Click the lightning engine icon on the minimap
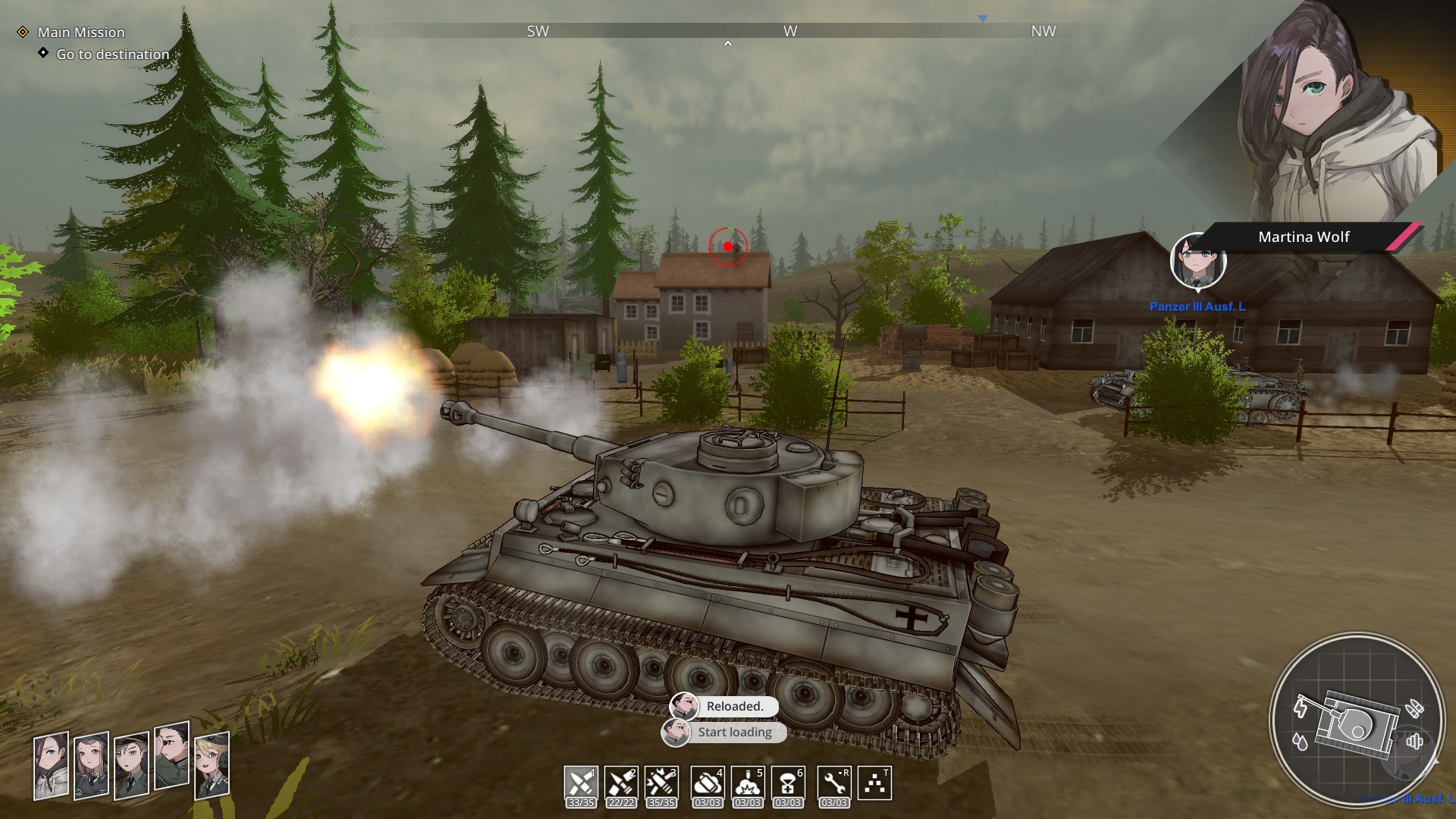The width and height of the screenshot is (1456, 819). tap(1300, 708)
